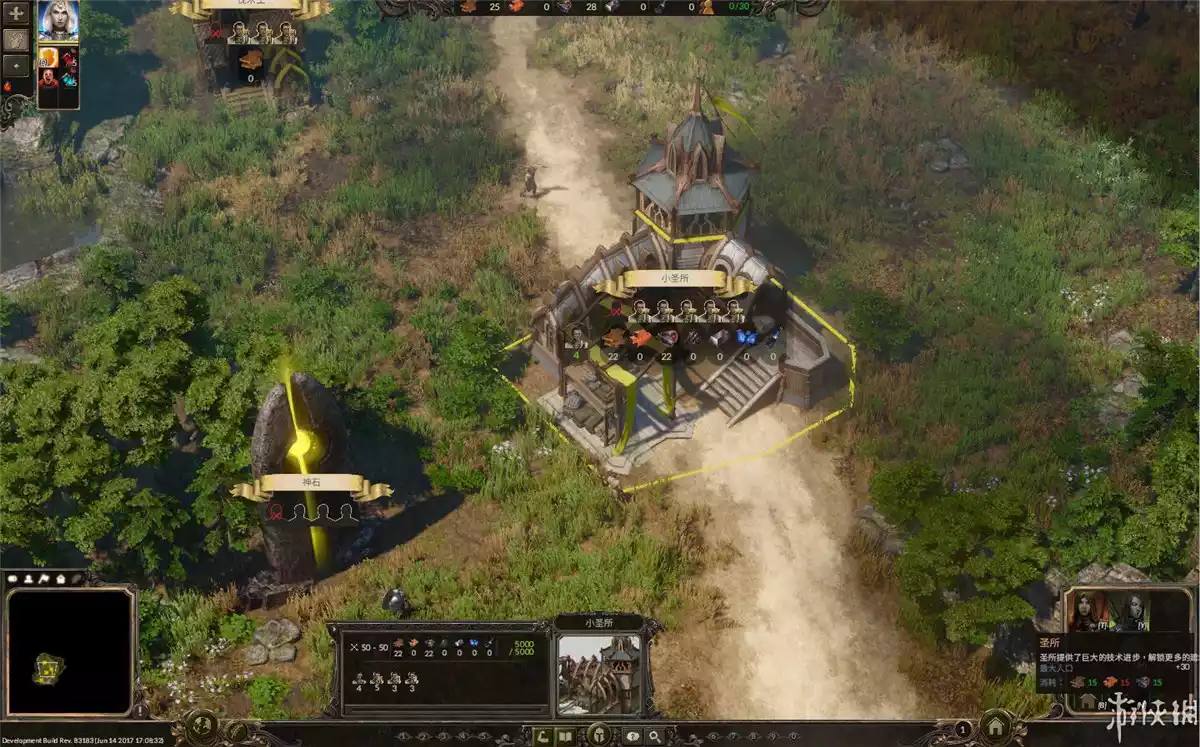
Task: Open the helmet menu button
Action: 600,735
